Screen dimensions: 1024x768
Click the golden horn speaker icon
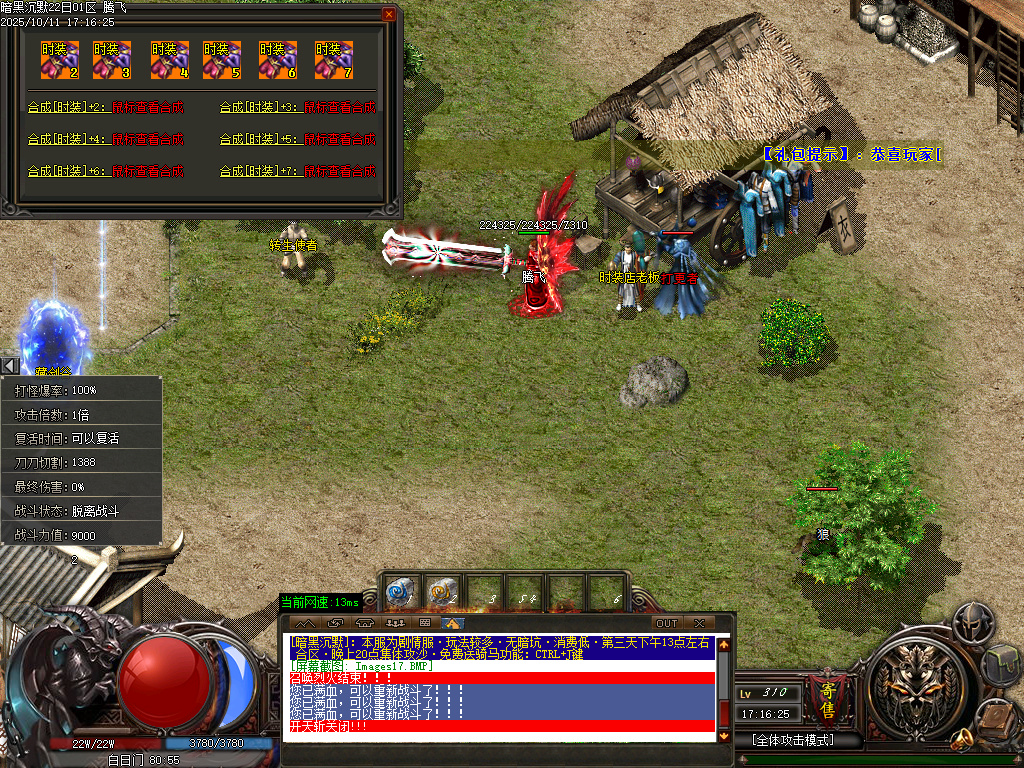[962, 740]
